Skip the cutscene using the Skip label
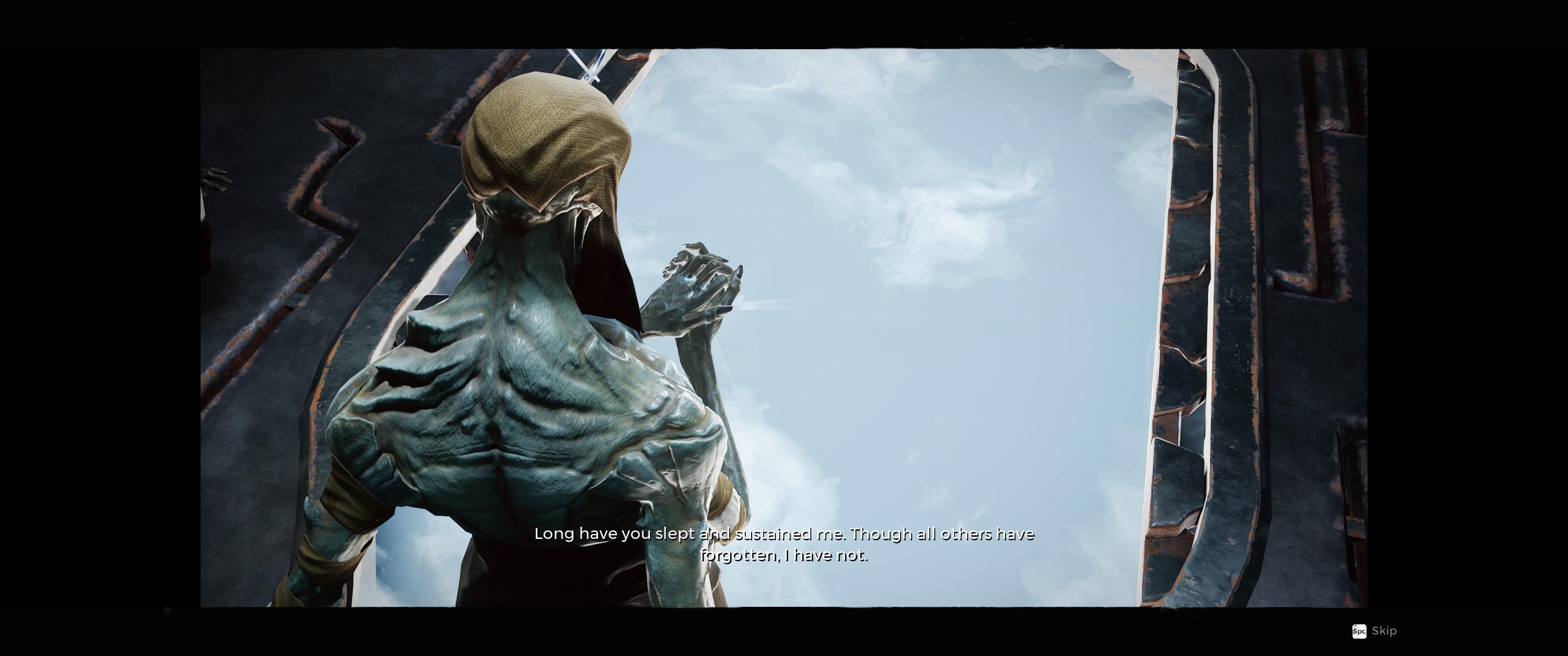Screen dimensions: 1568x656 click(x=1383, y=631)
